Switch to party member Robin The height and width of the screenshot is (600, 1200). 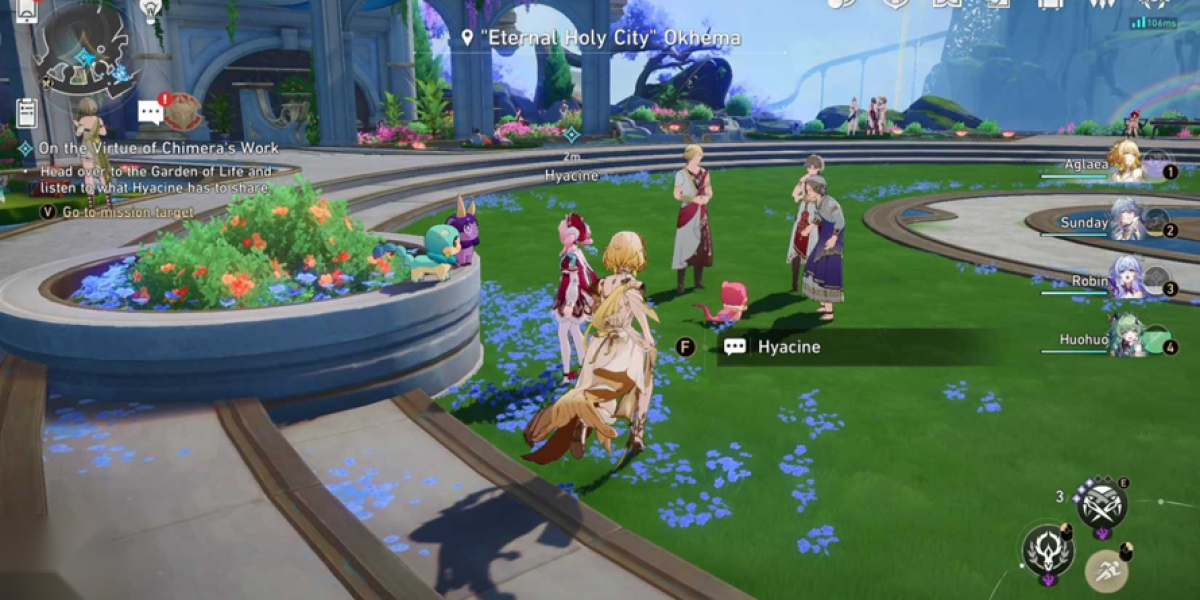click(1125, 279)
